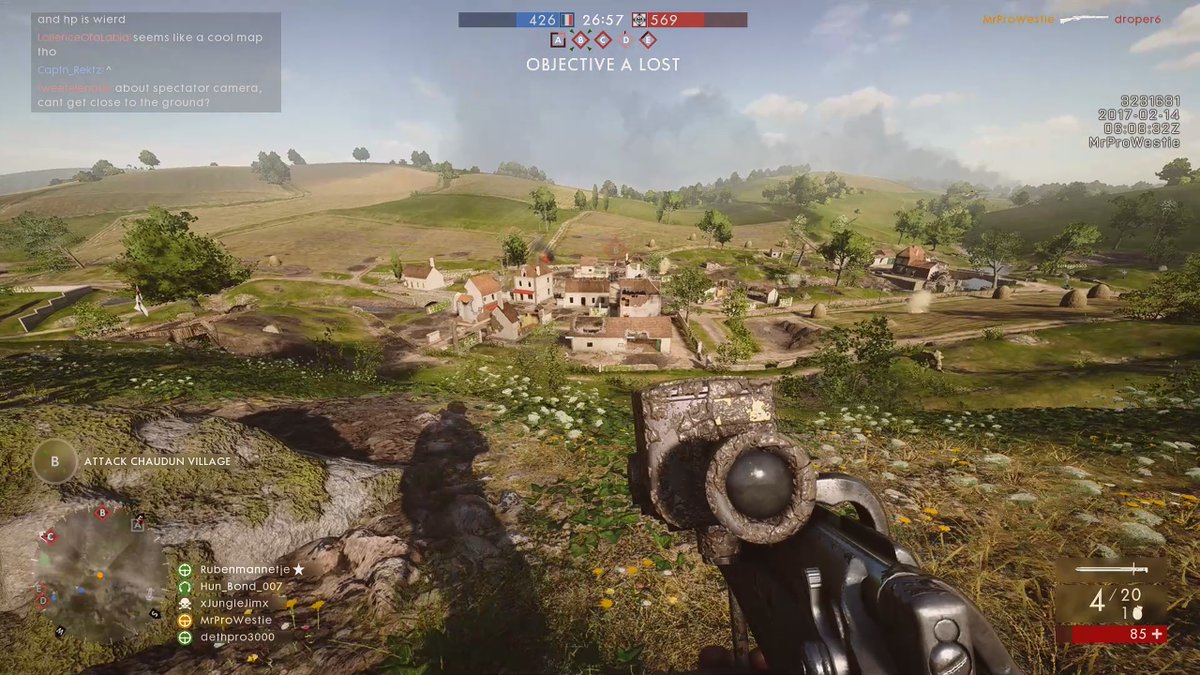Screen dimensions: 1200x675
Task: Select MrProWestie in the squad list
Action: click(x=236, y=620)
